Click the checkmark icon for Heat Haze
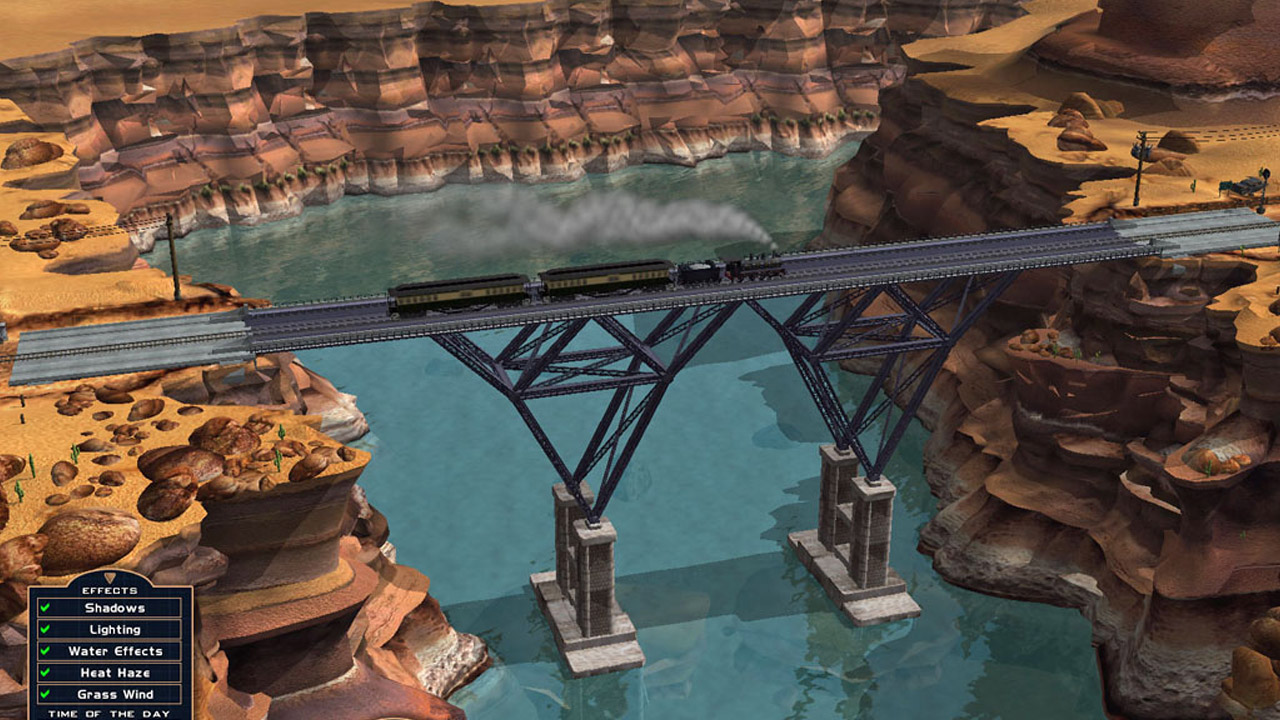1280x720 pixels. coord(46,671)
